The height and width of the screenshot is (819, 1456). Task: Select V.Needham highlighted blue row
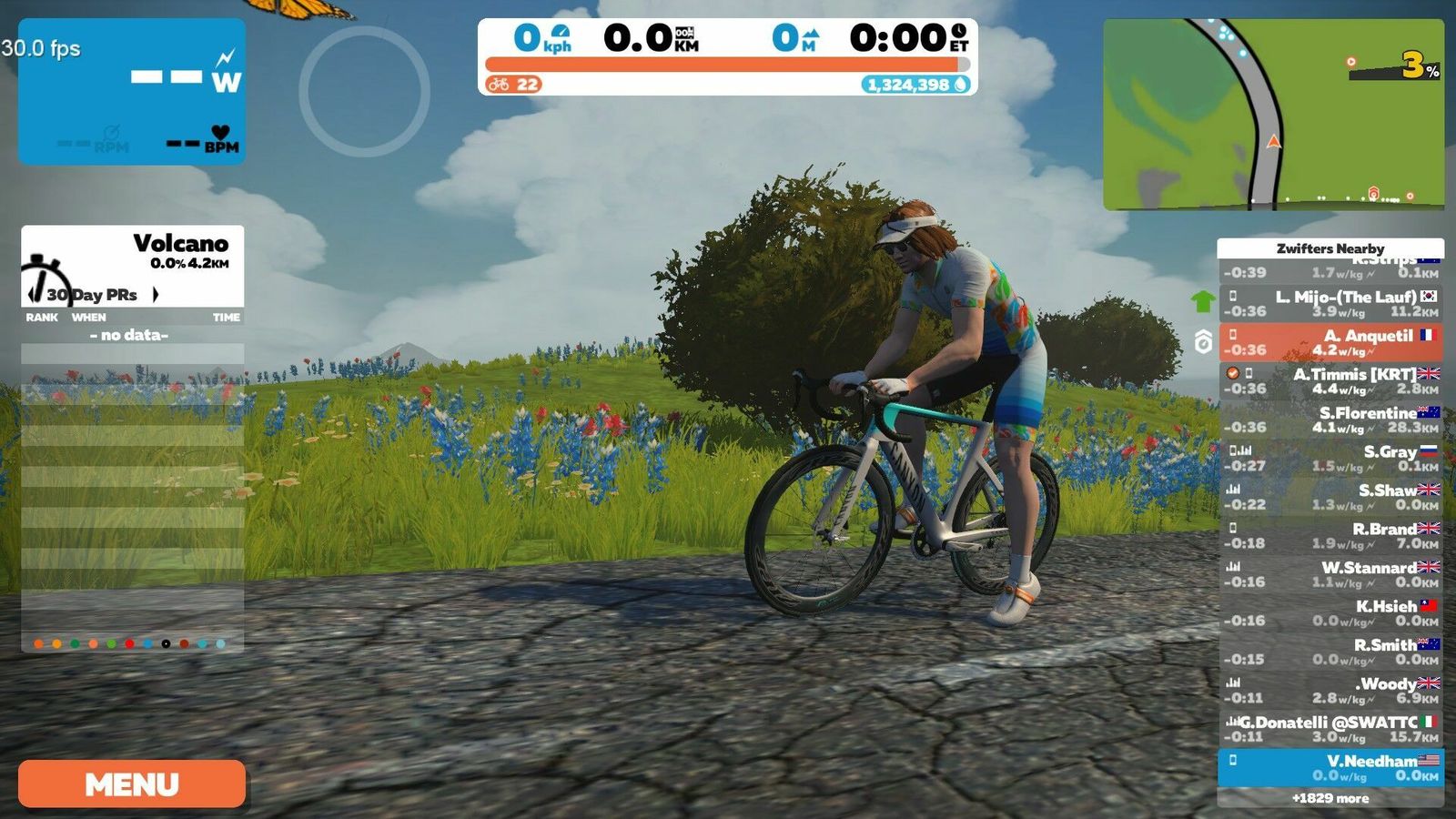[x=1330, y=767]
